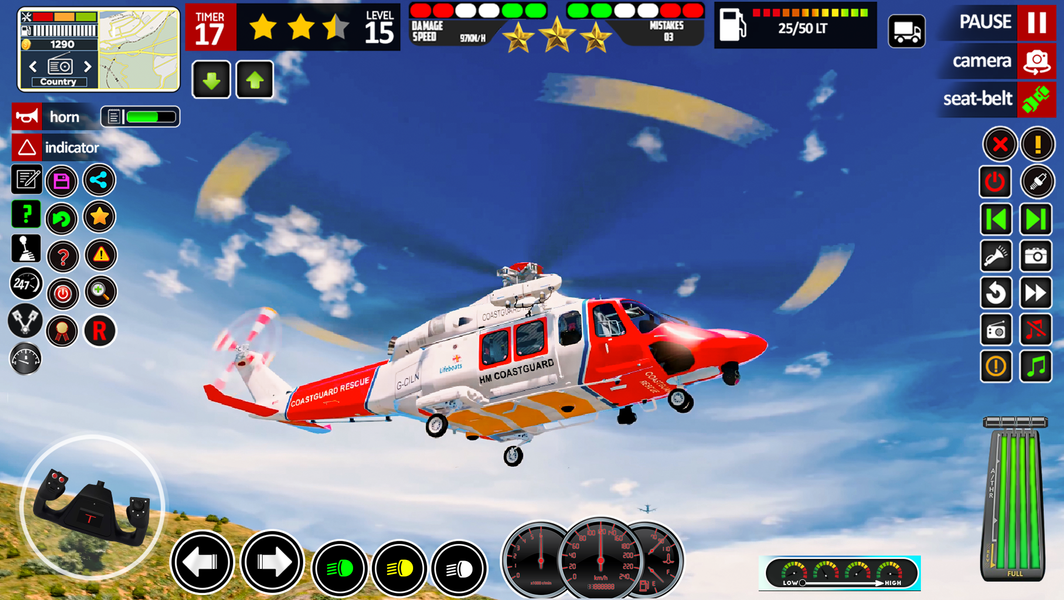
Task: Tap the green up arrow button
Action: 255,81
